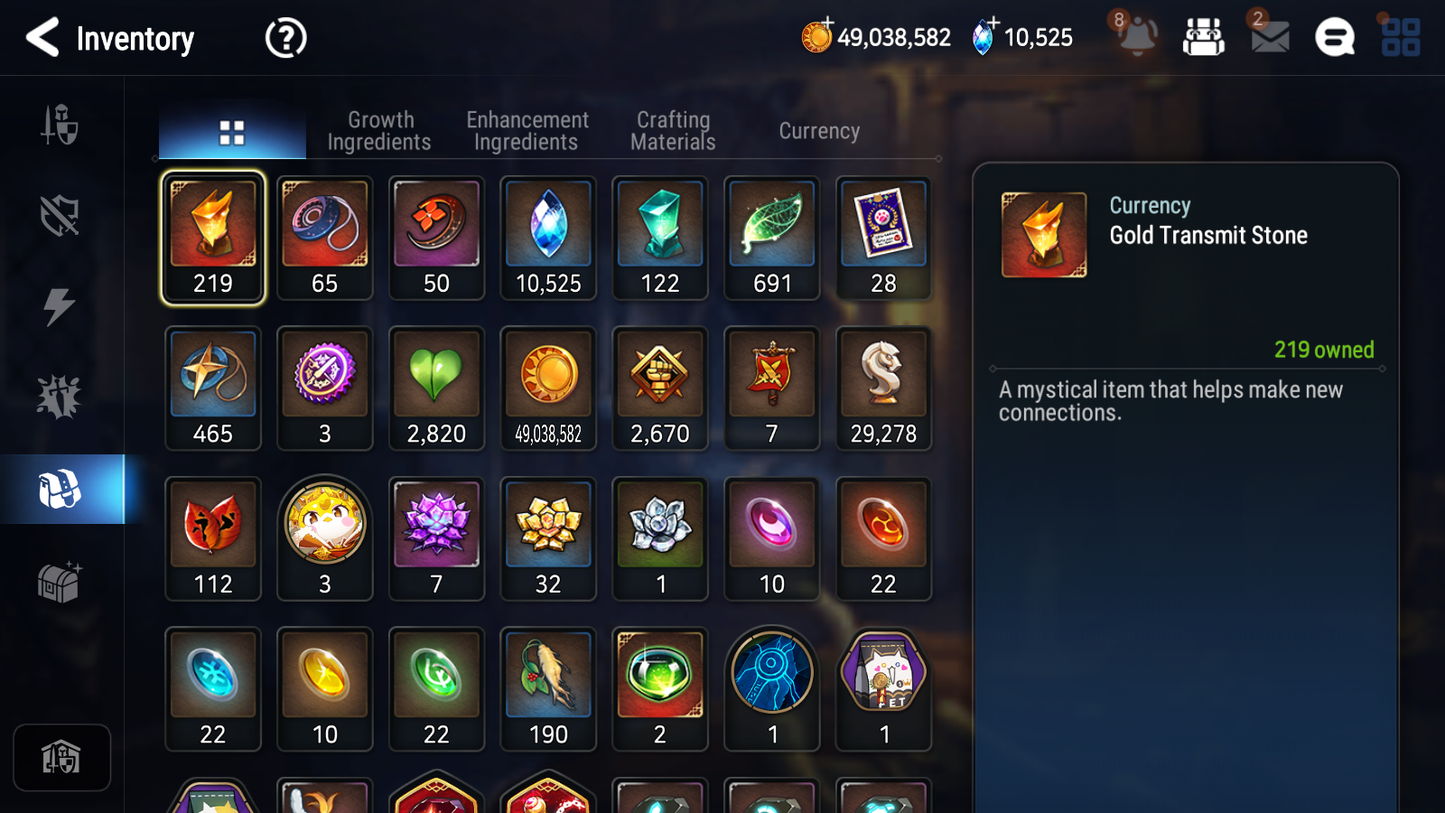Open the gift package icon in top bar

coord(1203,36)
